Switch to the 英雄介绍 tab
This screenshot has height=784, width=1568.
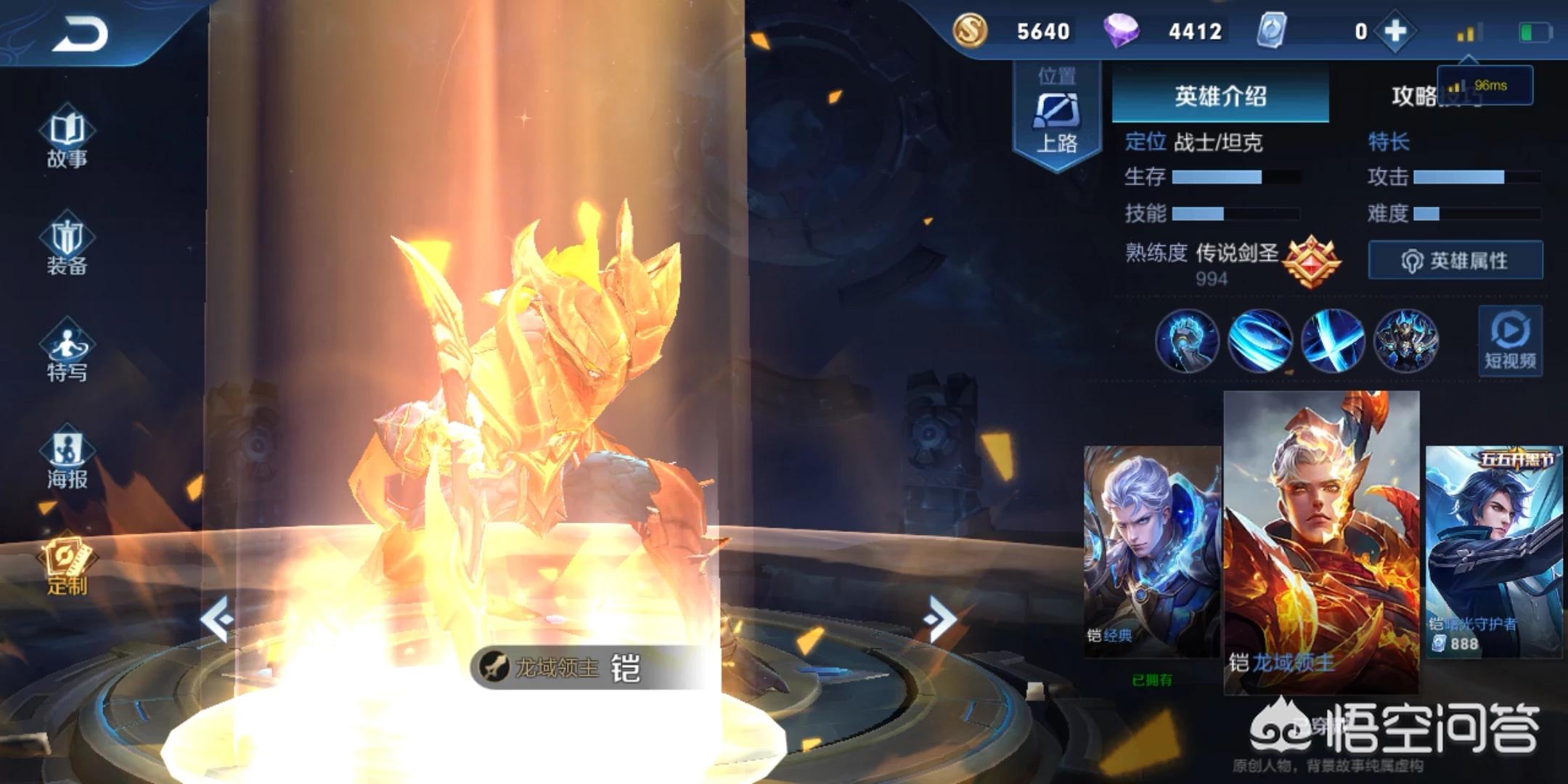click(x=1220, y=96)
